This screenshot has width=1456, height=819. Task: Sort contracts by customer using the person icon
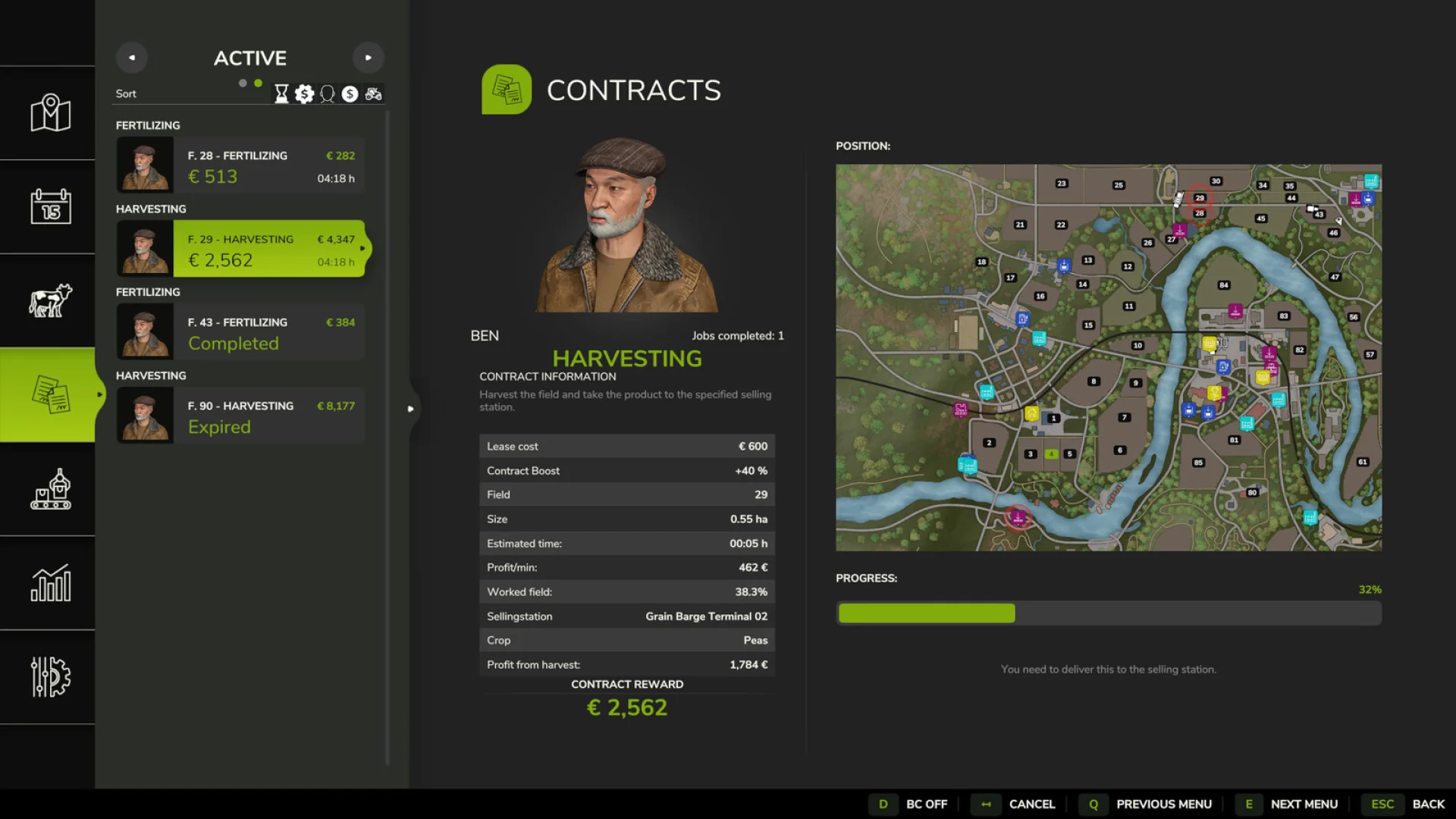pyautogui.click(x=328, y=93)
